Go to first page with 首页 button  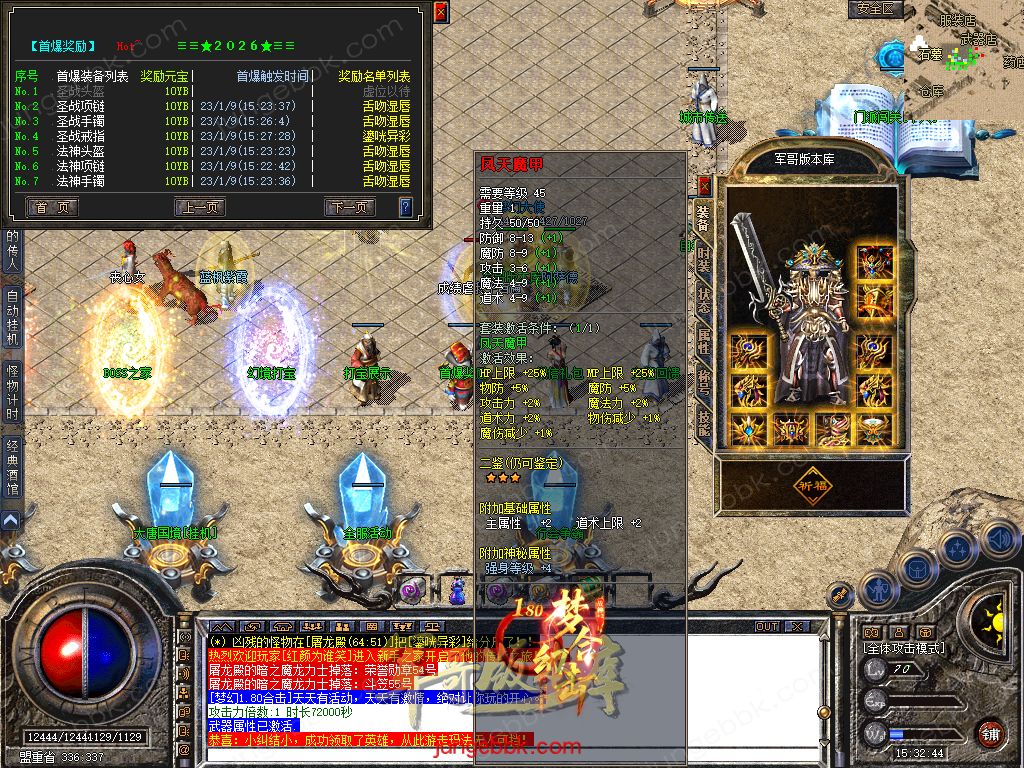[53, 207]
